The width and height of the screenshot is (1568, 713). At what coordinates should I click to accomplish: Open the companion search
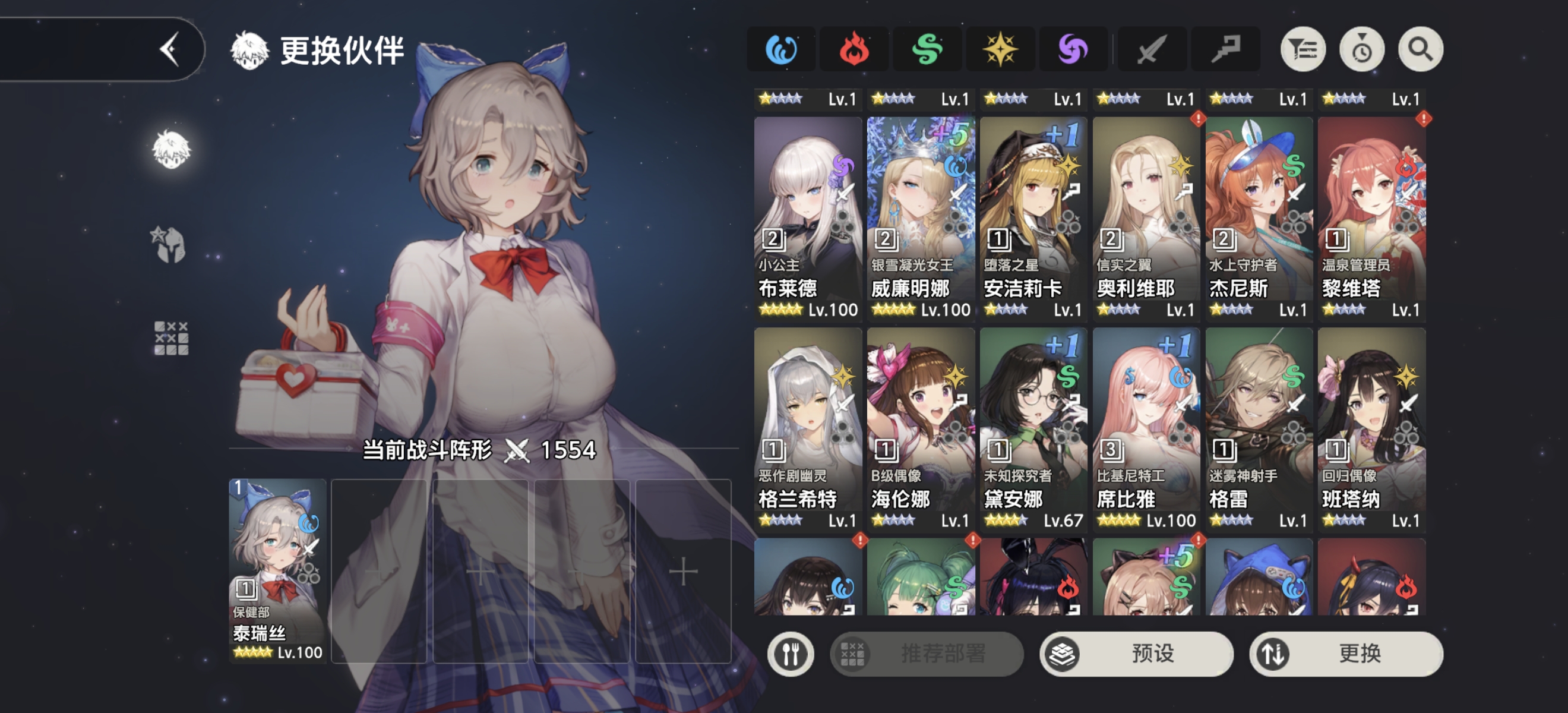coord(1421,49)
